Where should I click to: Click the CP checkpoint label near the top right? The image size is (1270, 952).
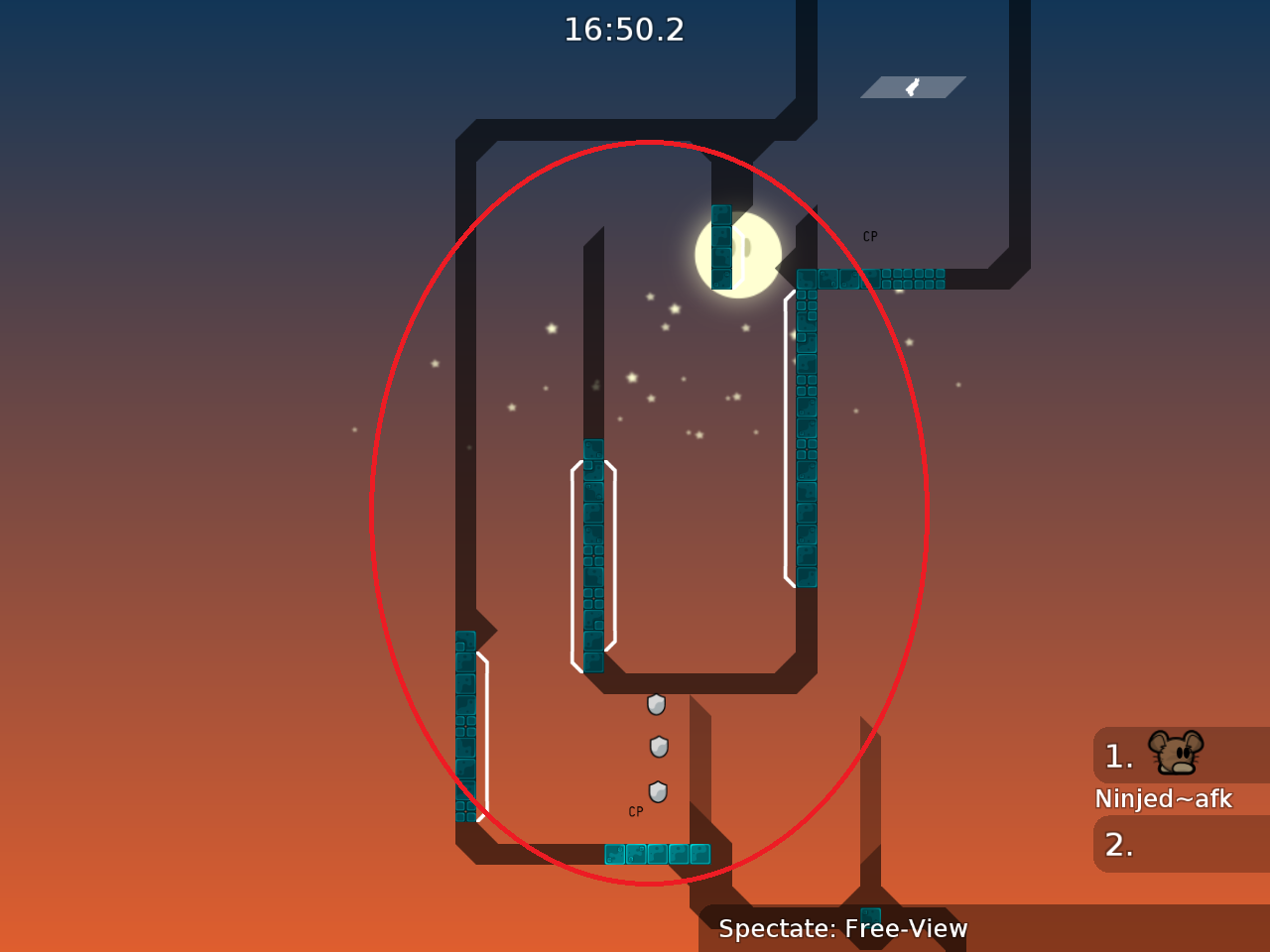tap(870, 236)
